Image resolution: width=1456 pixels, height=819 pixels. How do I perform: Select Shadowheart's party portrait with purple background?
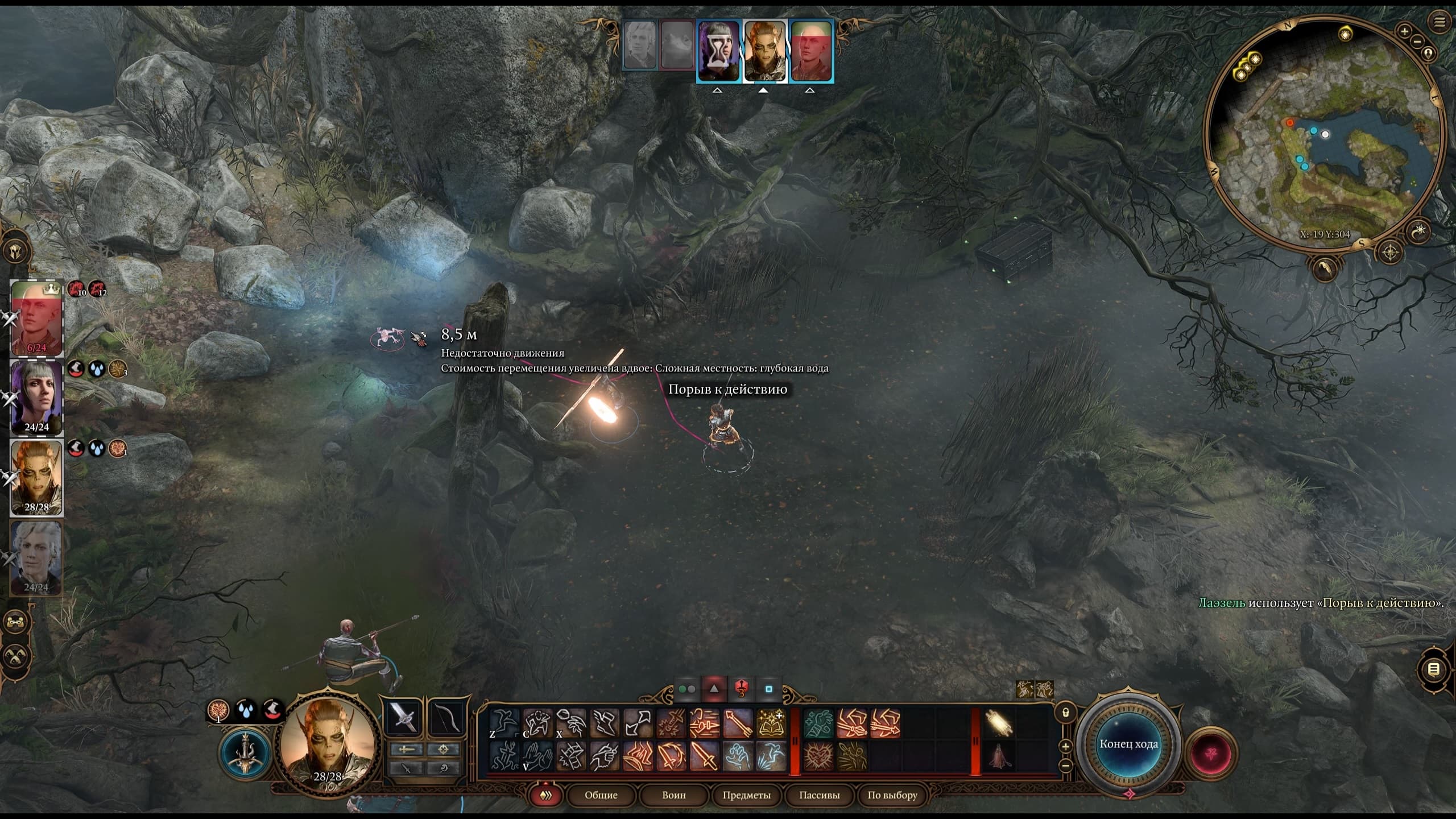pyautogui.click(x=36, y=397)
